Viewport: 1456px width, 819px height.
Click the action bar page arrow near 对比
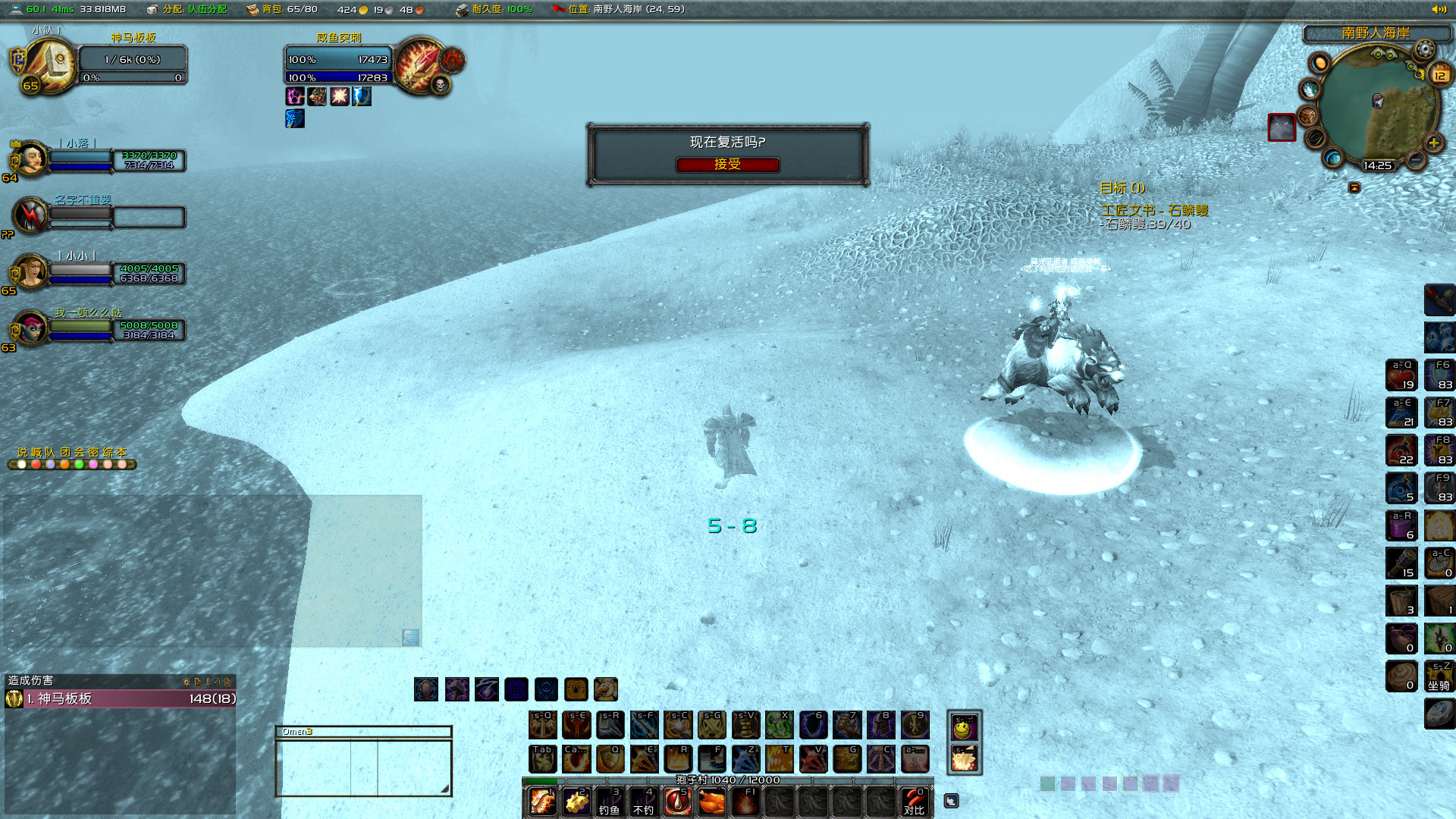[x=950, y=800]
